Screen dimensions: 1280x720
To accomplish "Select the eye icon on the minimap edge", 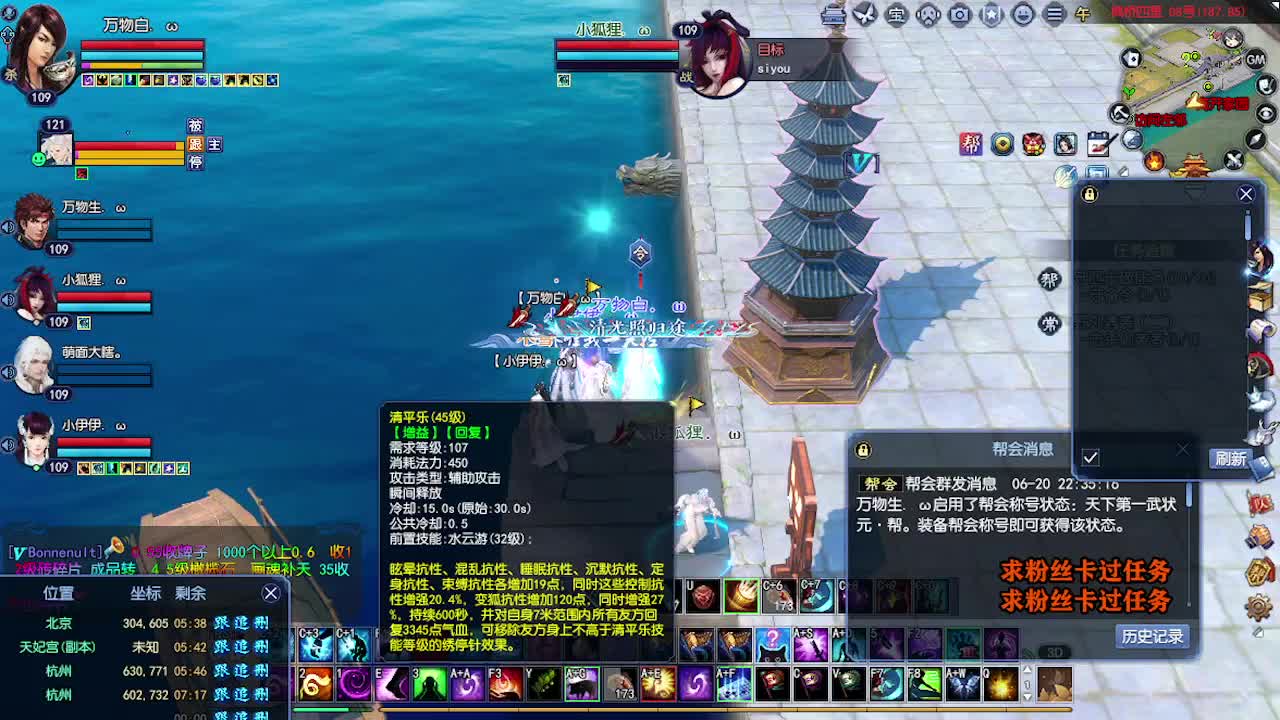I will [x=1264, y=113].
